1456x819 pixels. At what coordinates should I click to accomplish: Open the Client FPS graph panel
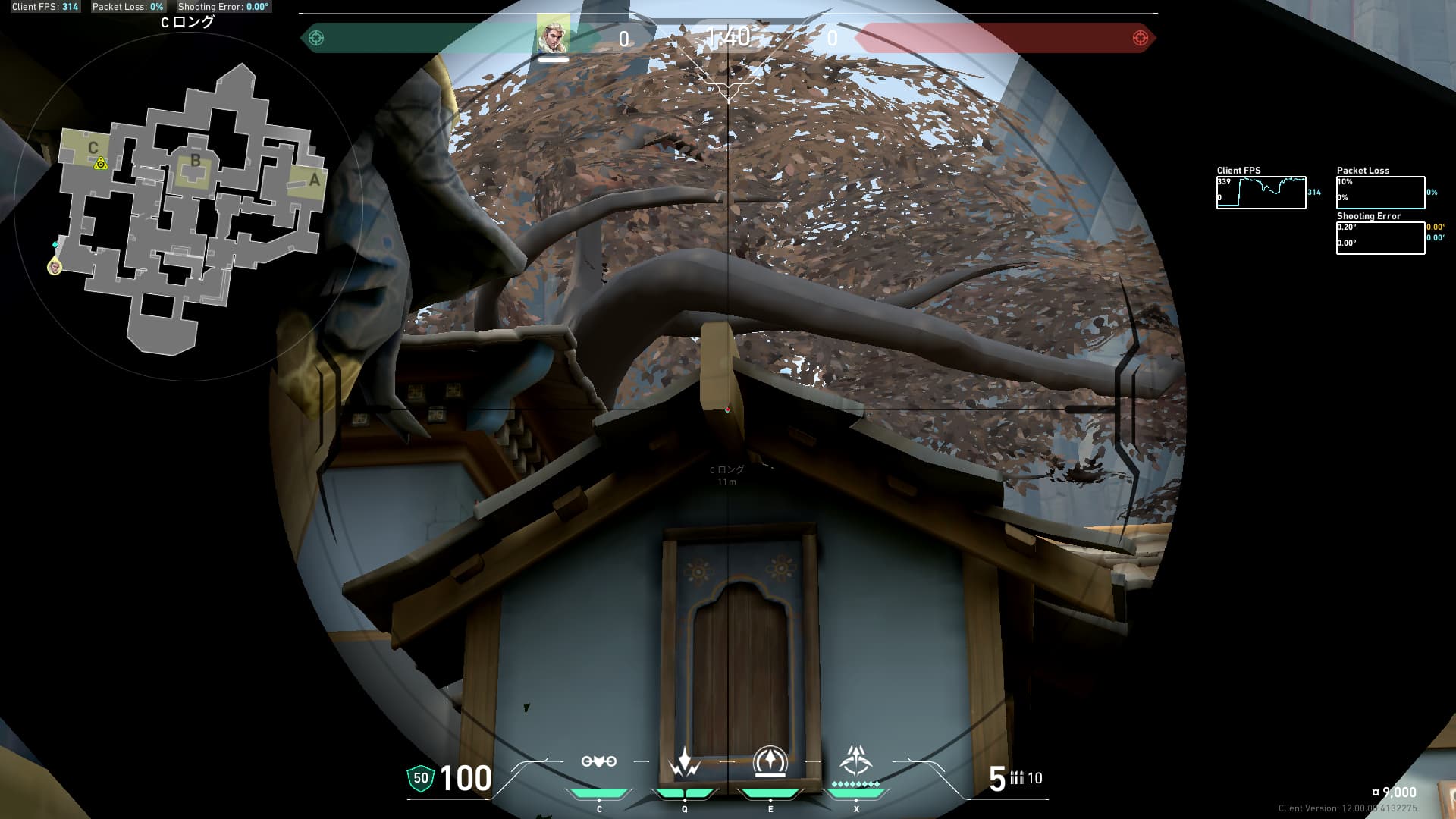coord(1261,193)
